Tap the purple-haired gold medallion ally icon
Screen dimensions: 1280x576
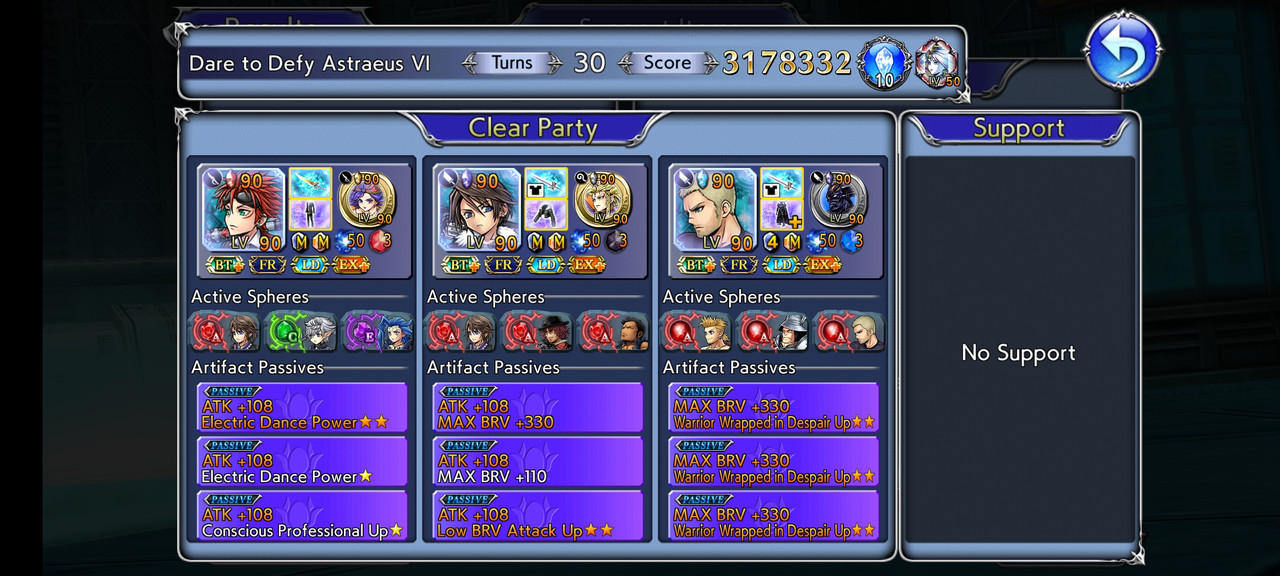click(366, 198)
